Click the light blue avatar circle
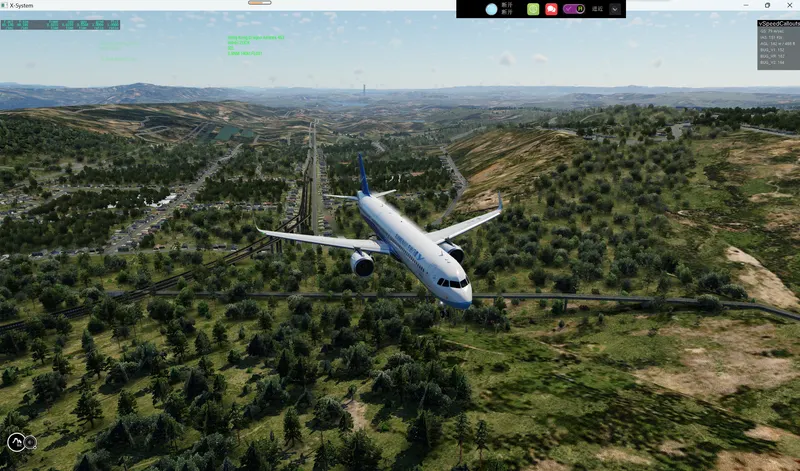 [492, 9]
